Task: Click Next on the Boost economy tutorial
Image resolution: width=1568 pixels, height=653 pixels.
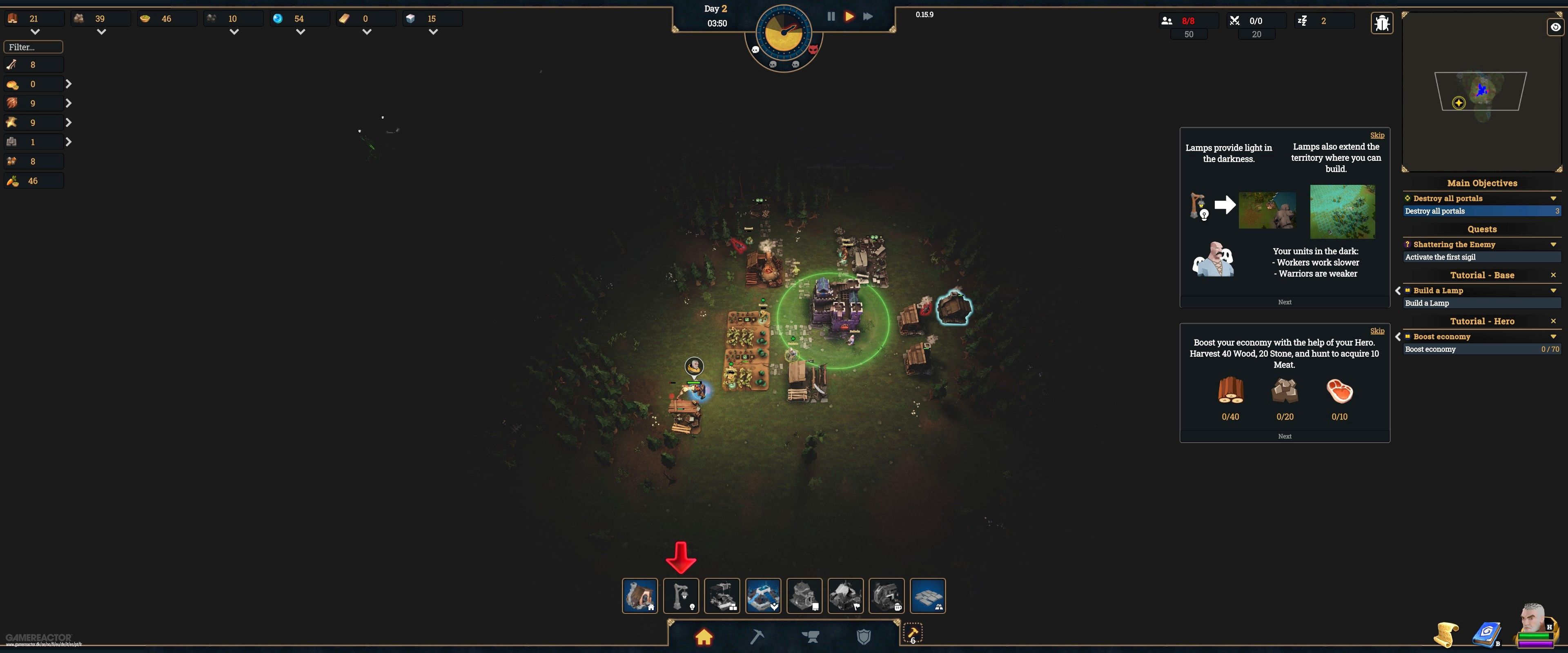Action: click(x=1284, y=436)
